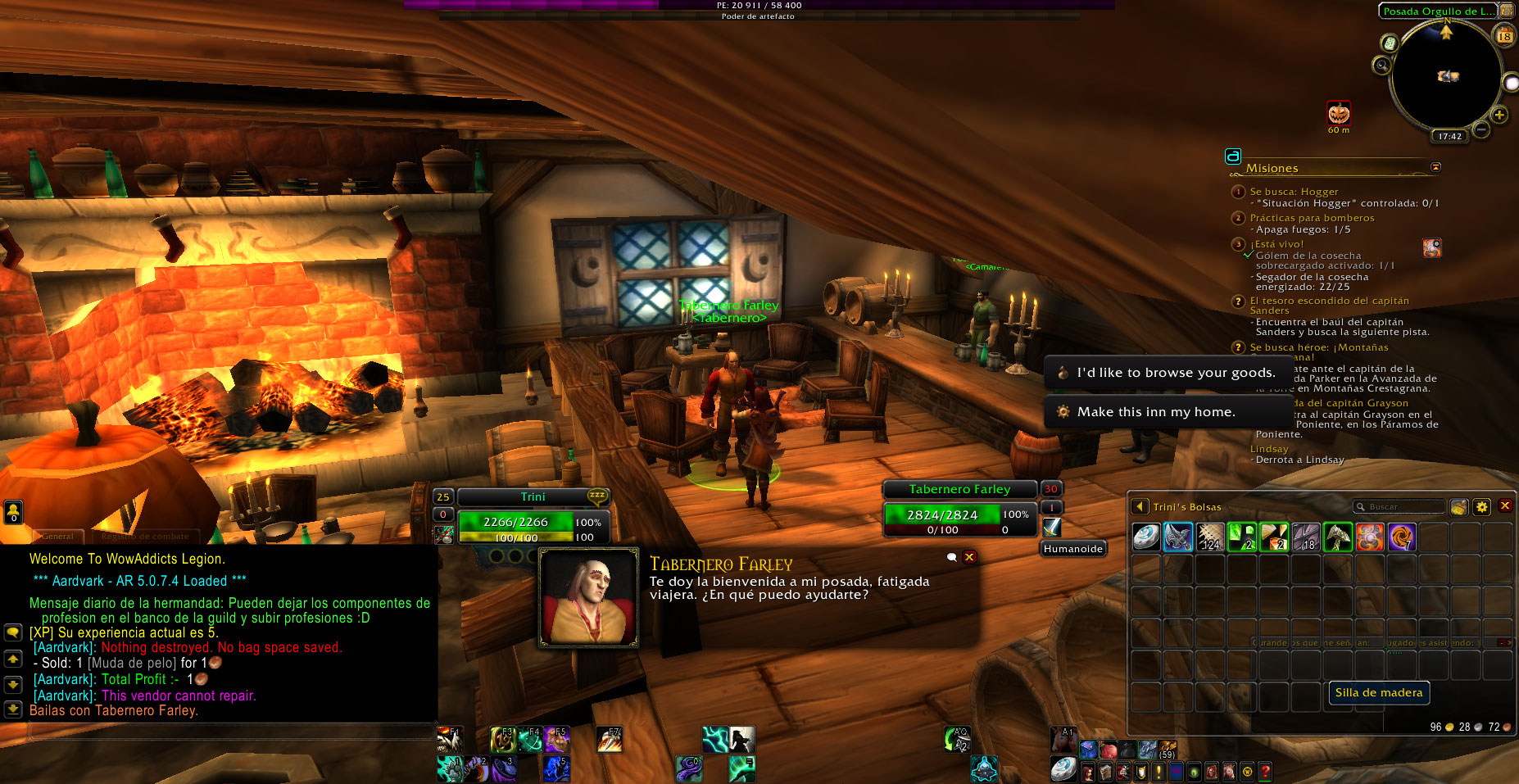Collapse the Misiones quest tracker
This screenshot has width=1519, height=784.
tap(1435, 167)
